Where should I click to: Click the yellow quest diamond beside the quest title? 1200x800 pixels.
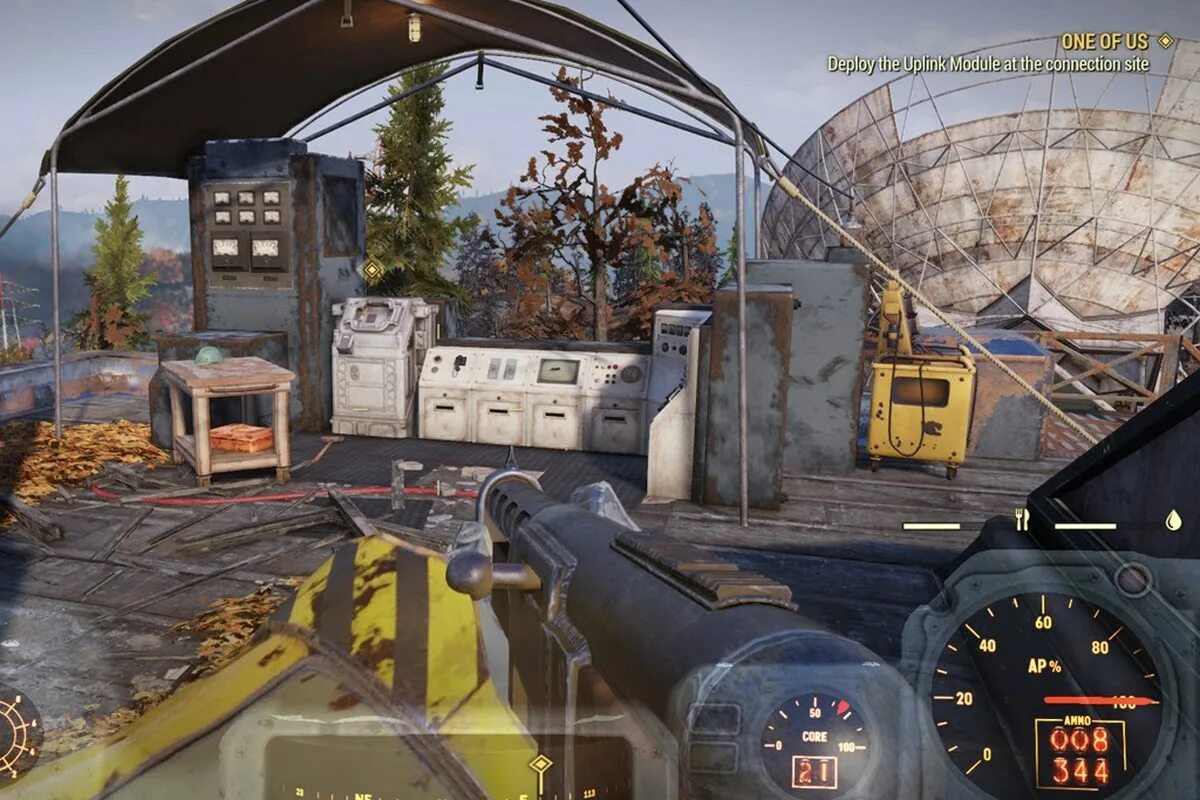point(1165,41)
